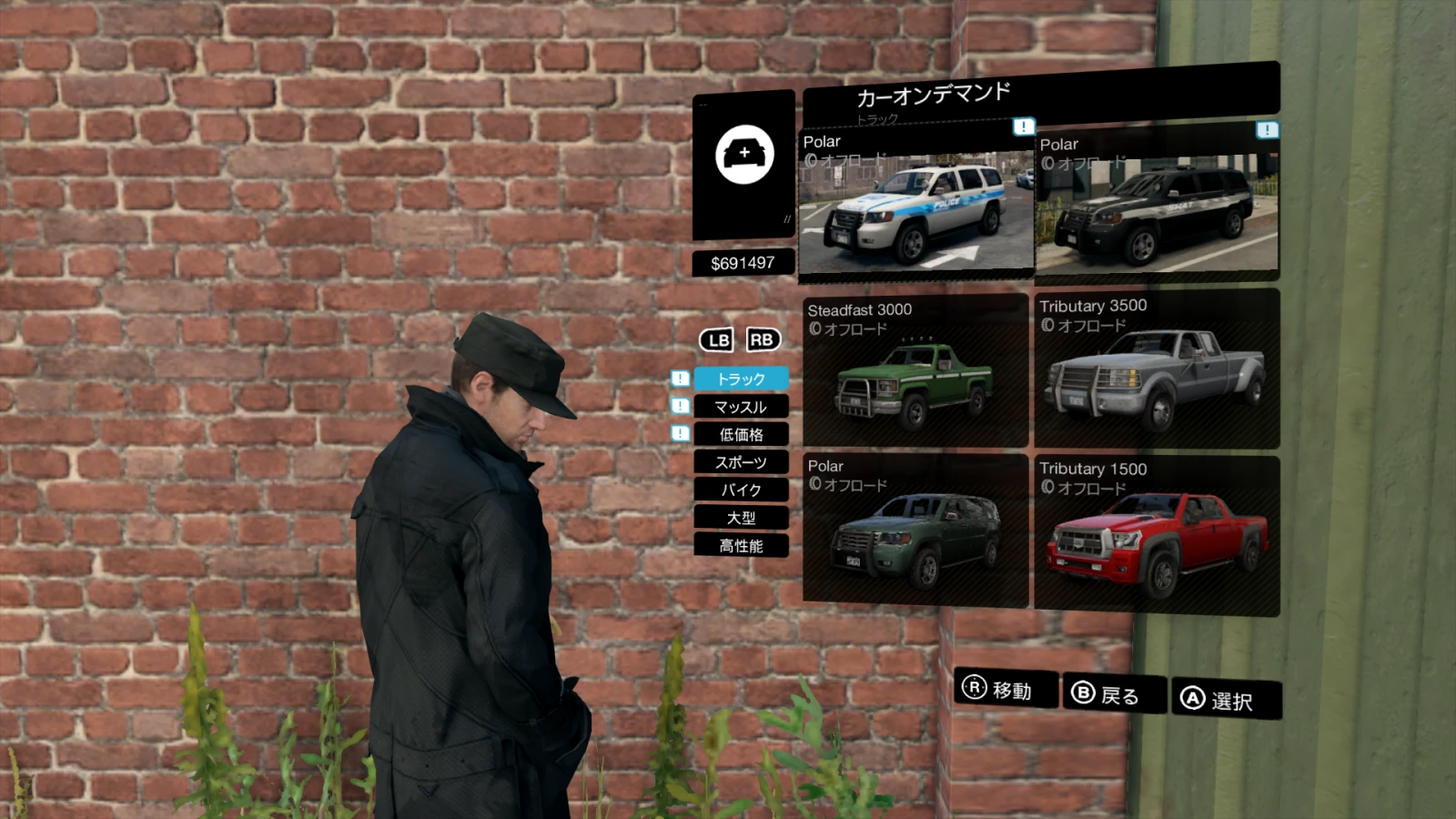Switch to the マッスル category tab
Image resolution: width=1456 pixels, height=819 pixels.
742,407
